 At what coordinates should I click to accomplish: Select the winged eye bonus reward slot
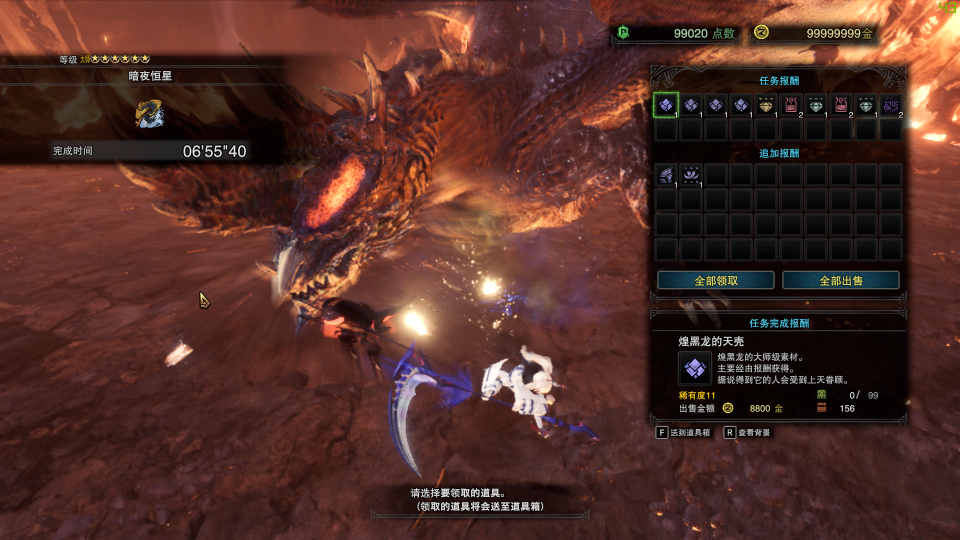pos(691,175)
